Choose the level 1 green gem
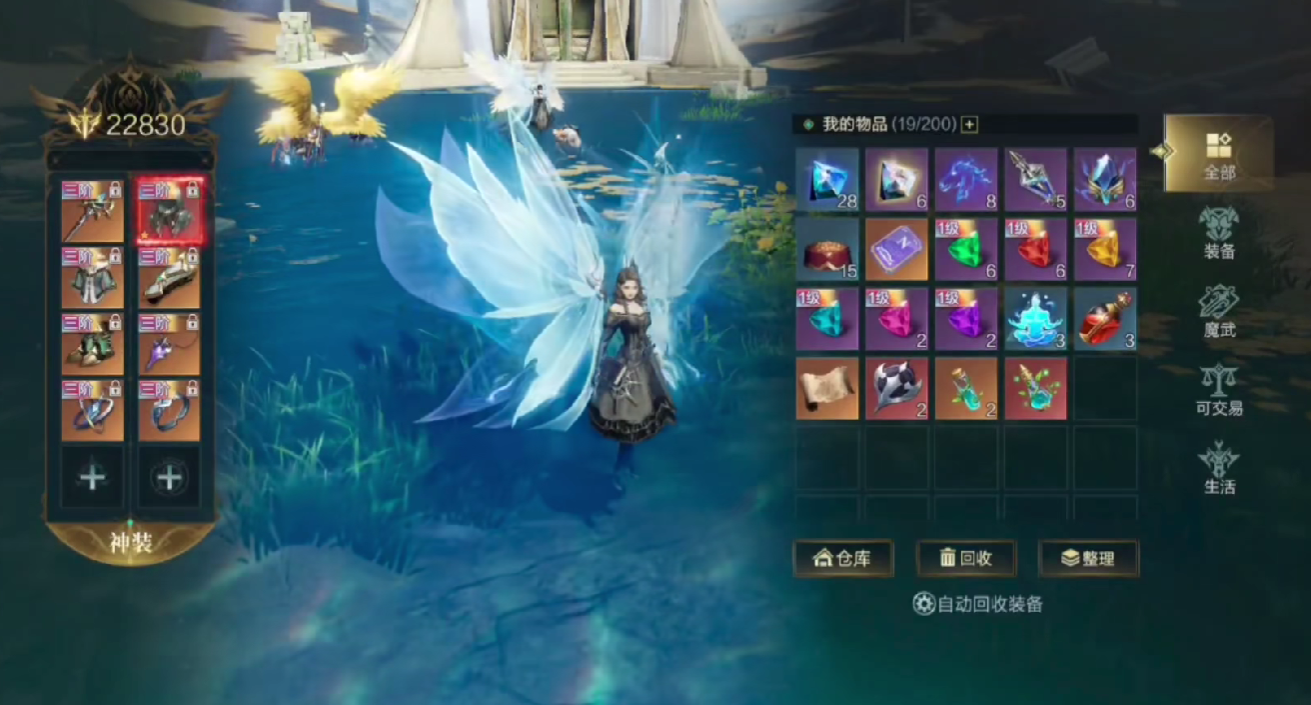This screenshot has height=705, width=1311. [966, 249]
